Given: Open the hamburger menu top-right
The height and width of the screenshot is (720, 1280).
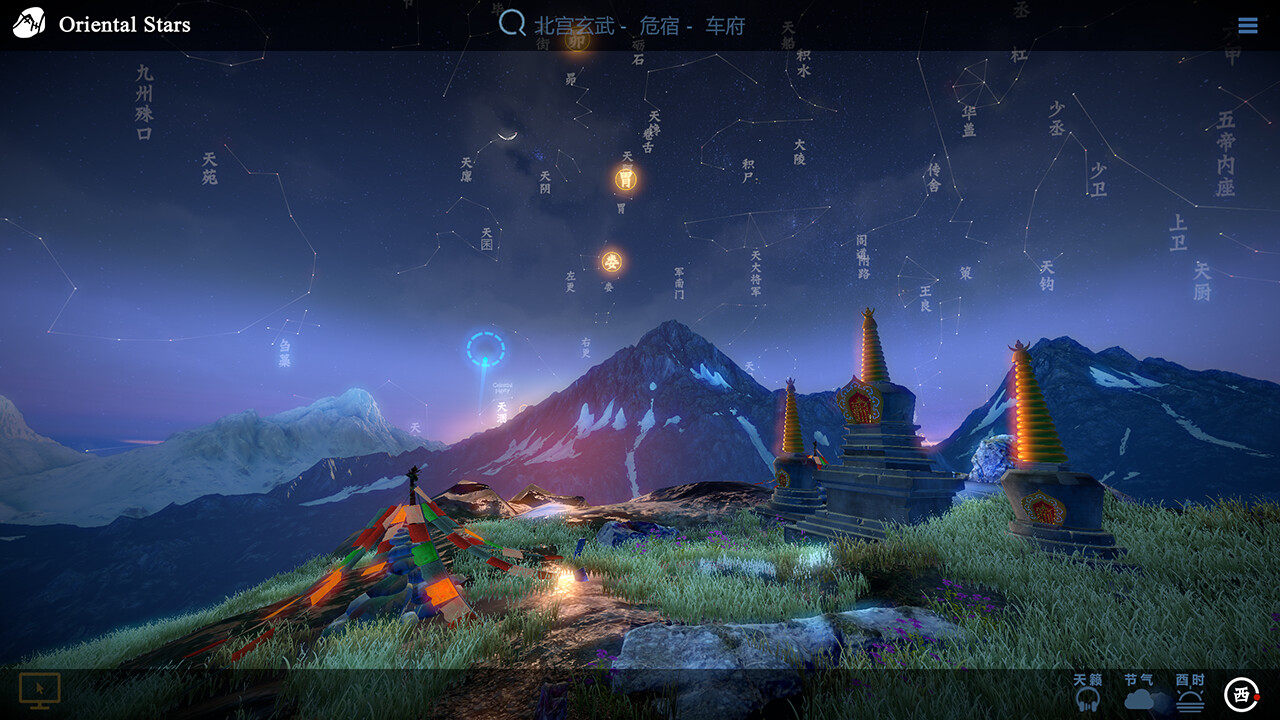Looking at the screenshot, I should click(x=1248, y=24).
